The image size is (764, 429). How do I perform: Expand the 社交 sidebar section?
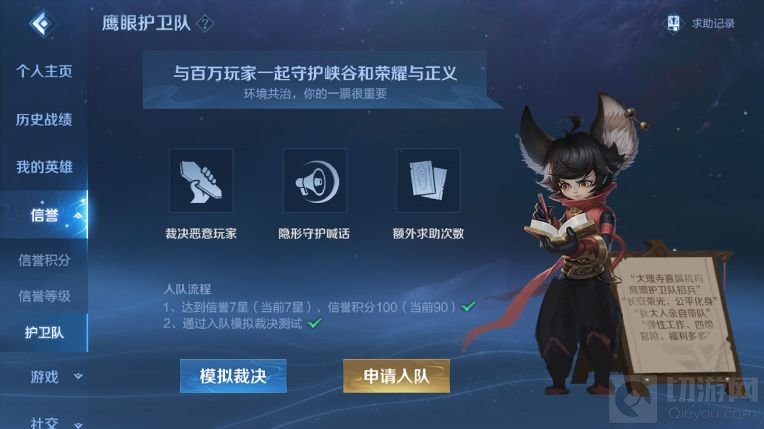[x=52, y=419]
